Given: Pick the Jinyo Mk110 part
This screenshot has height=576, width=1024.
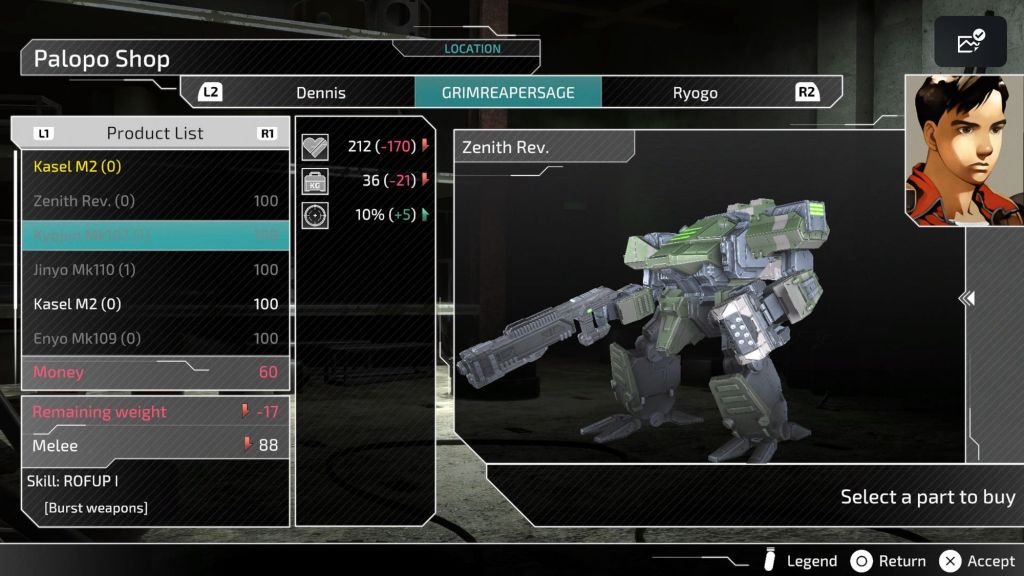Looking at the screenshot, I should [x=155, y=270].
